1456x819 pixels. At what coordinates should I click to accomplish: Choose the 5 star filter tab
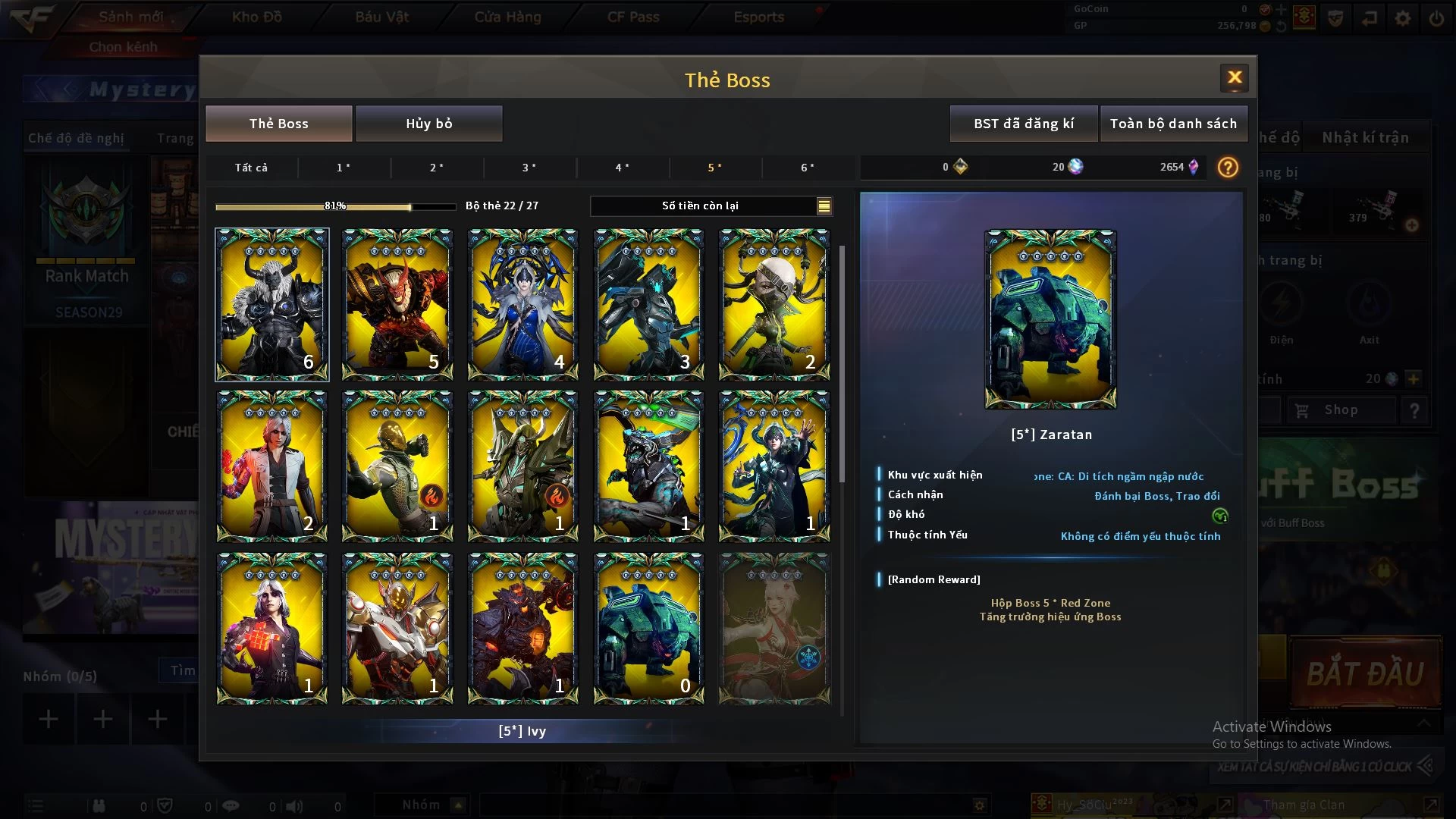point(714,168)
